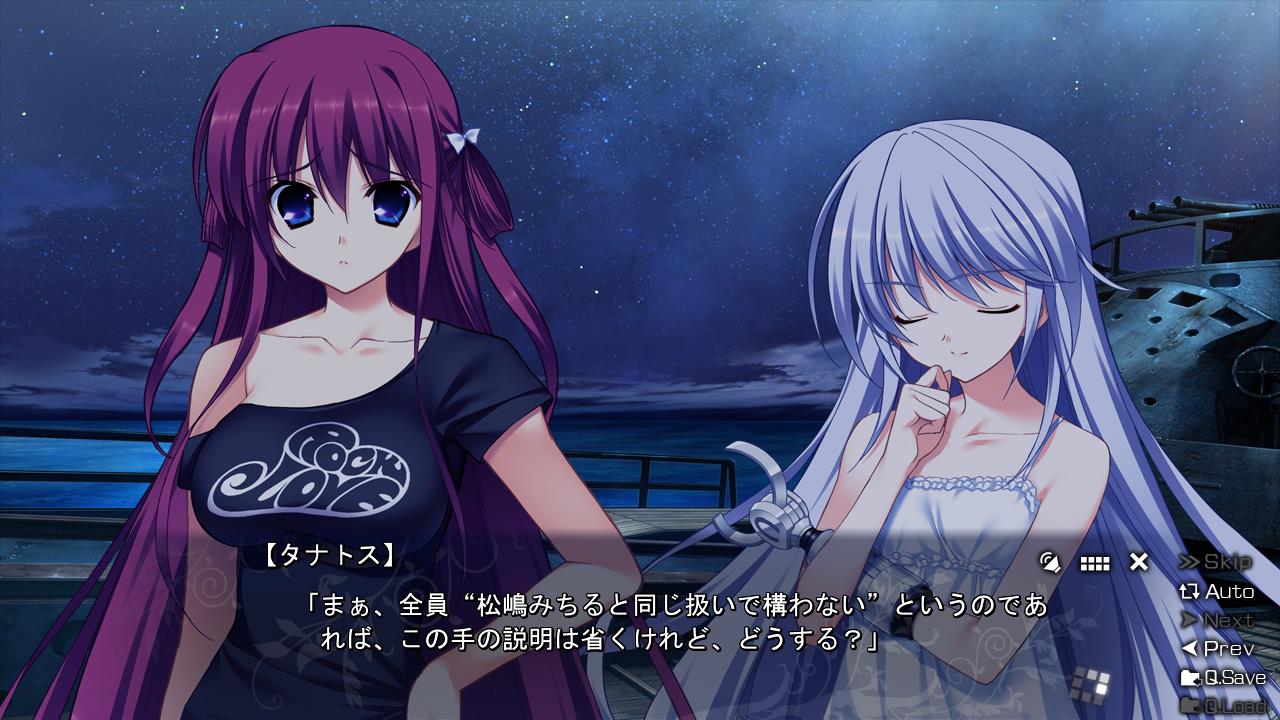The width and height of the screenshot is (1280, 720).
Task: Jump to the Next scene
Action: pyautogui.click(x=1216, y=620)
